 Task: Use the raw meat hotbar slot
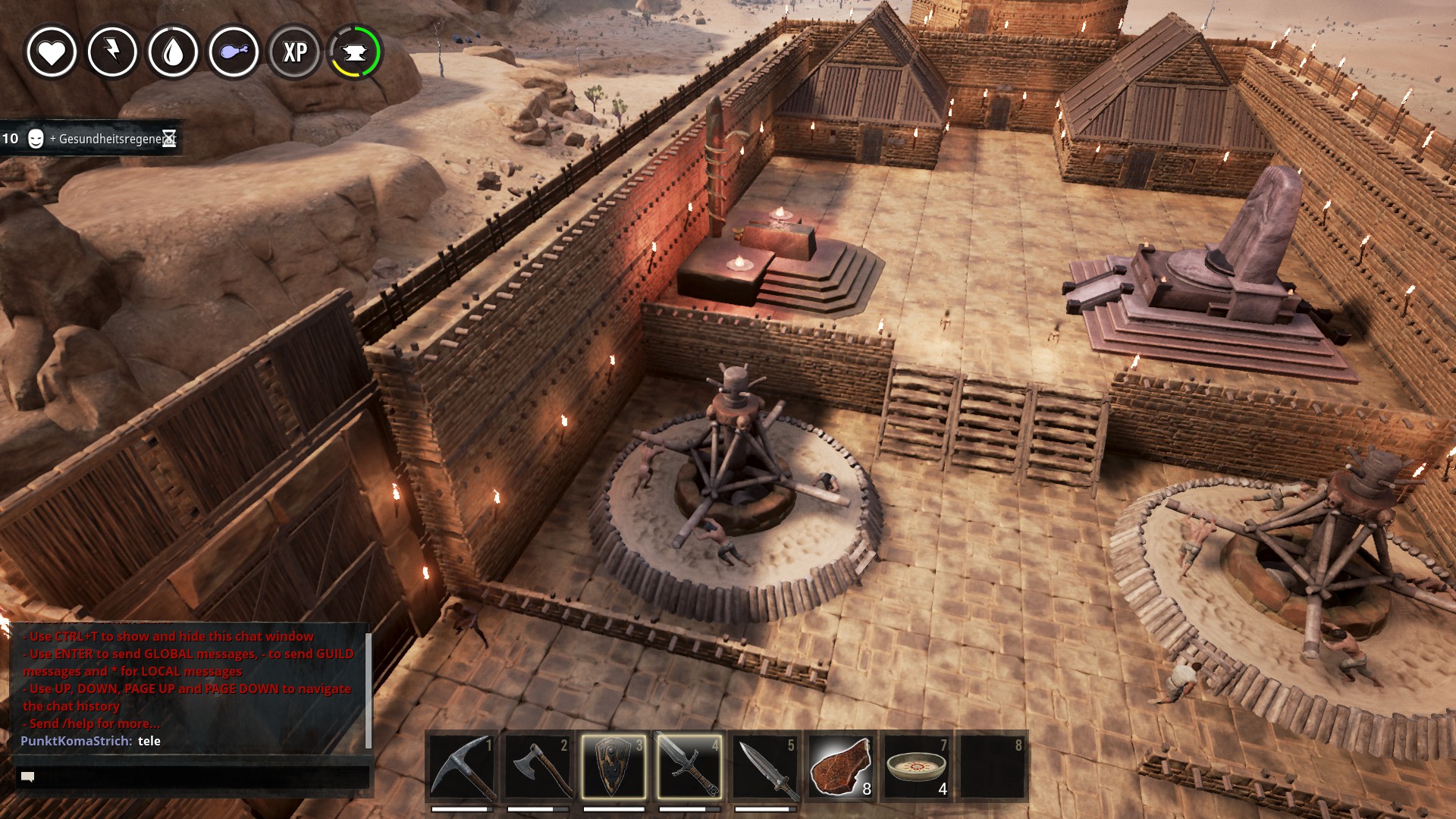coord(841,767)
